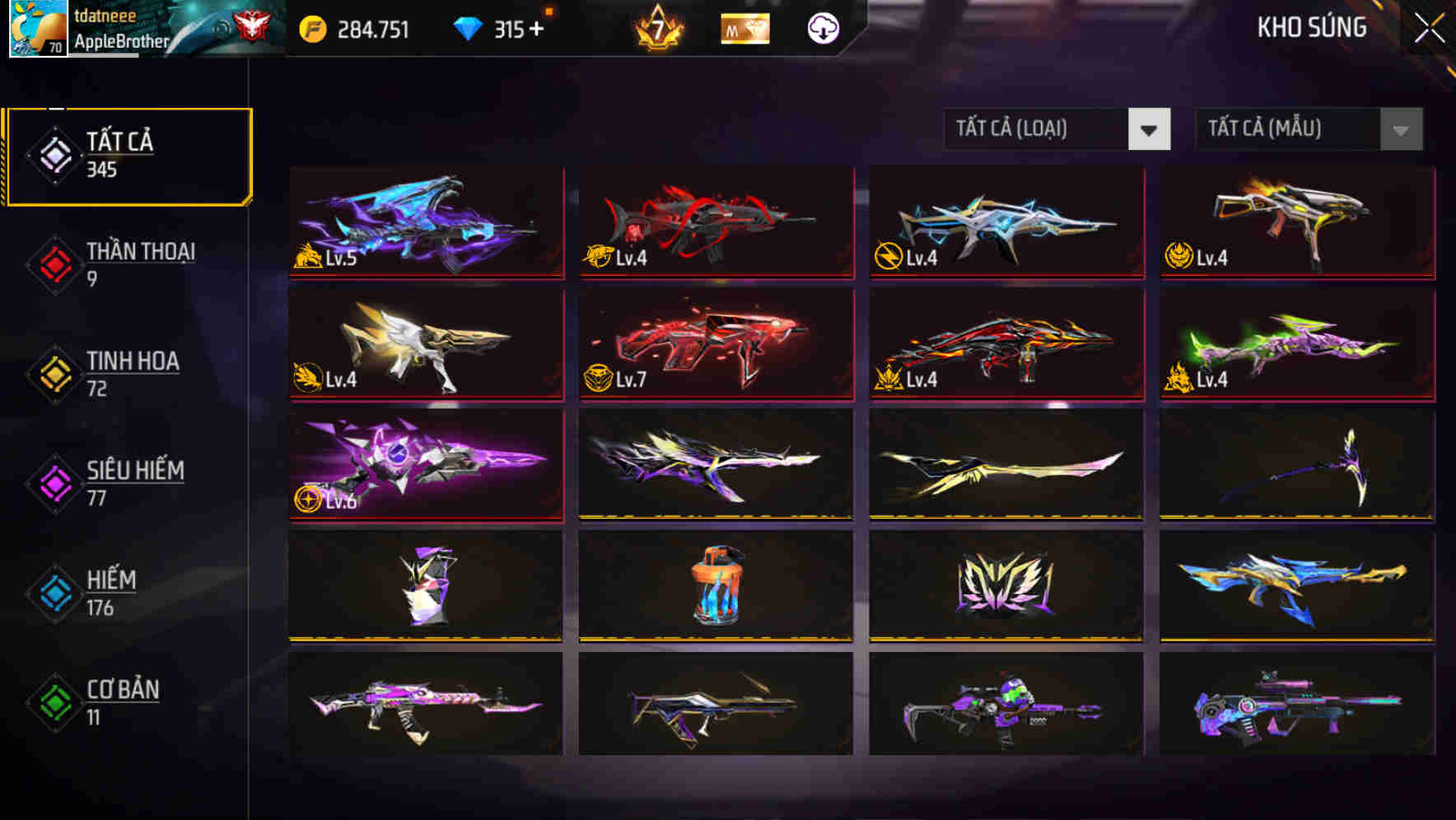
Task: Switch to the TẤT CẢ 345 category
Action: tap(128, 153)
